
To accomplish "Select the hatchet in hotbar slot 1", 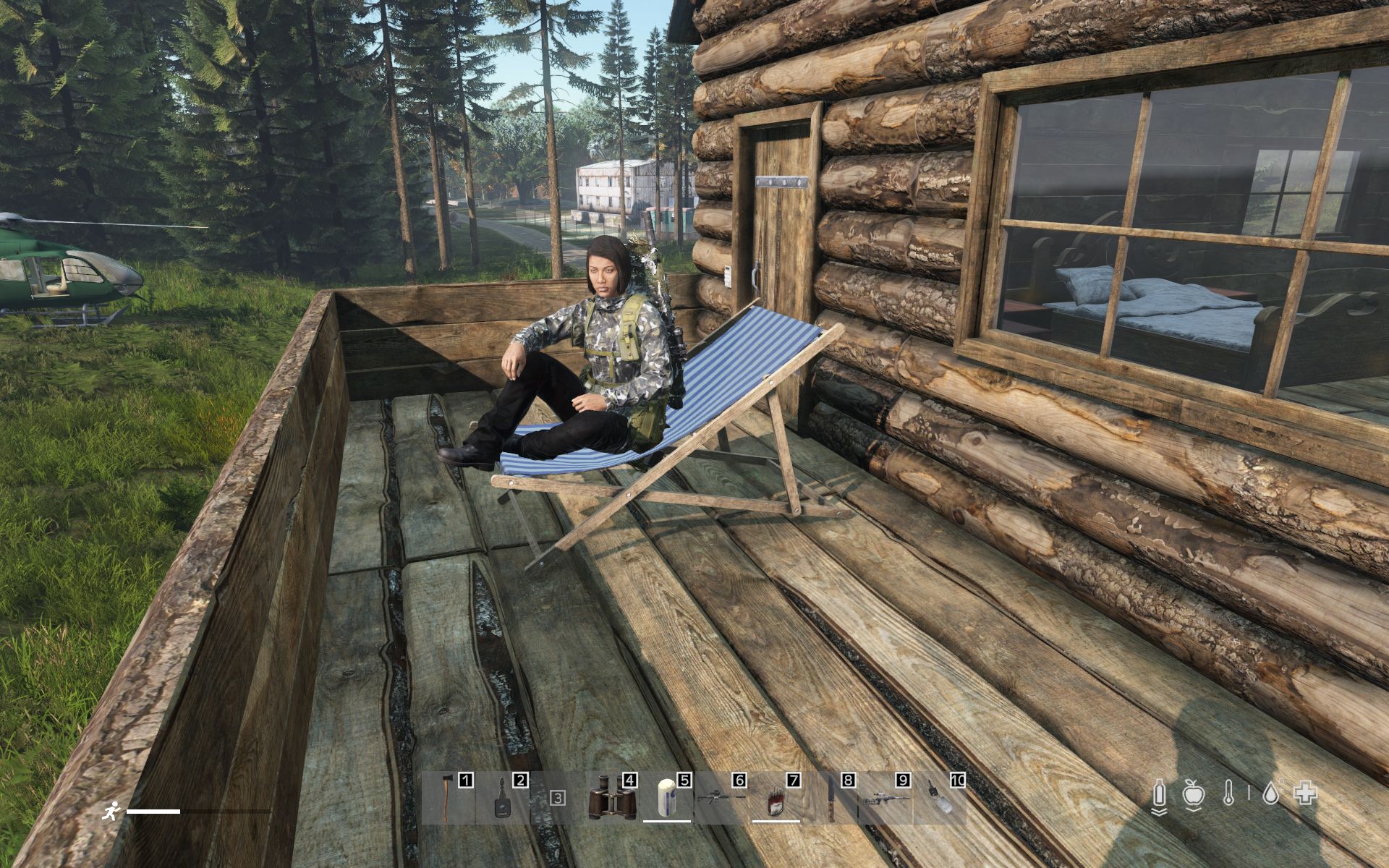I will pyautogui.click(x=446, y=797).
